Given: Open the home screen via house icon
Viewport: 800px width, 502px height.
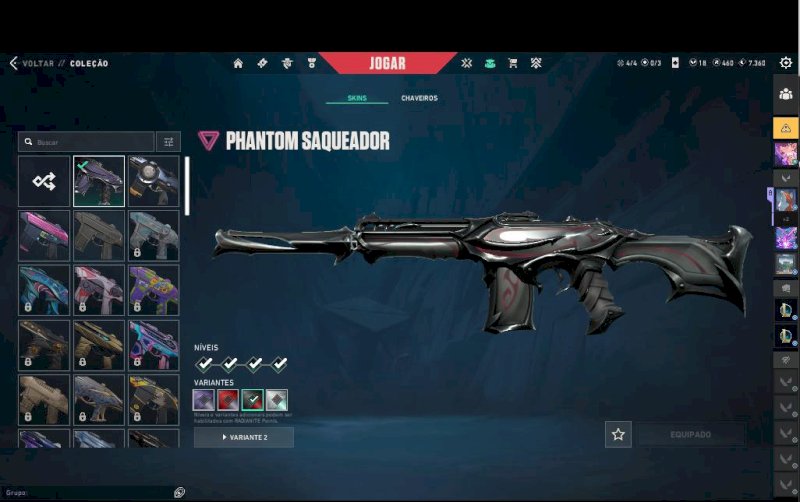Looking at the screenshot, I should tap(238, 63).
